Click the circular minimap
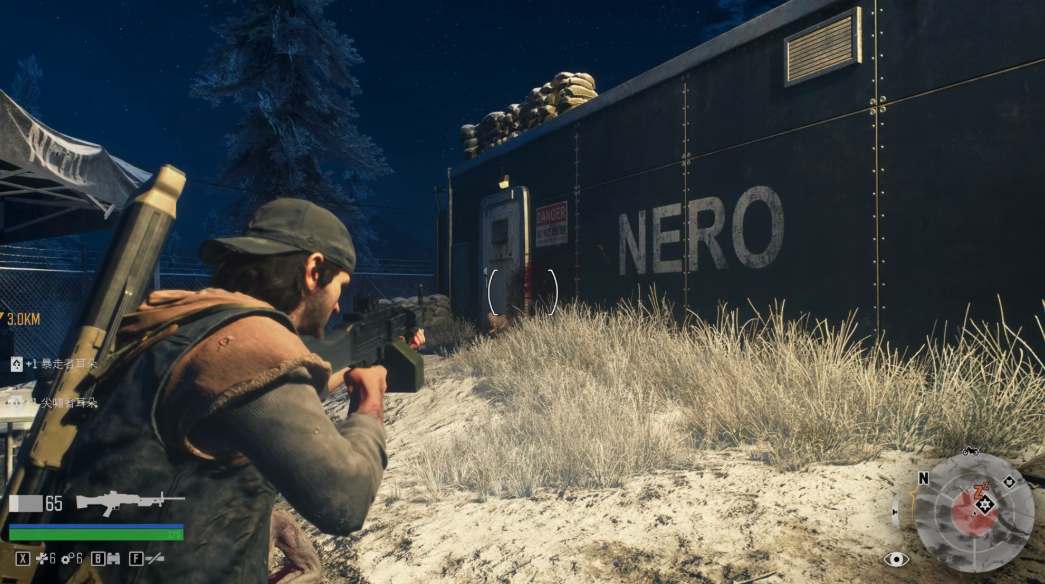Viewport: 1045px width, 584px height. point(974,512)
